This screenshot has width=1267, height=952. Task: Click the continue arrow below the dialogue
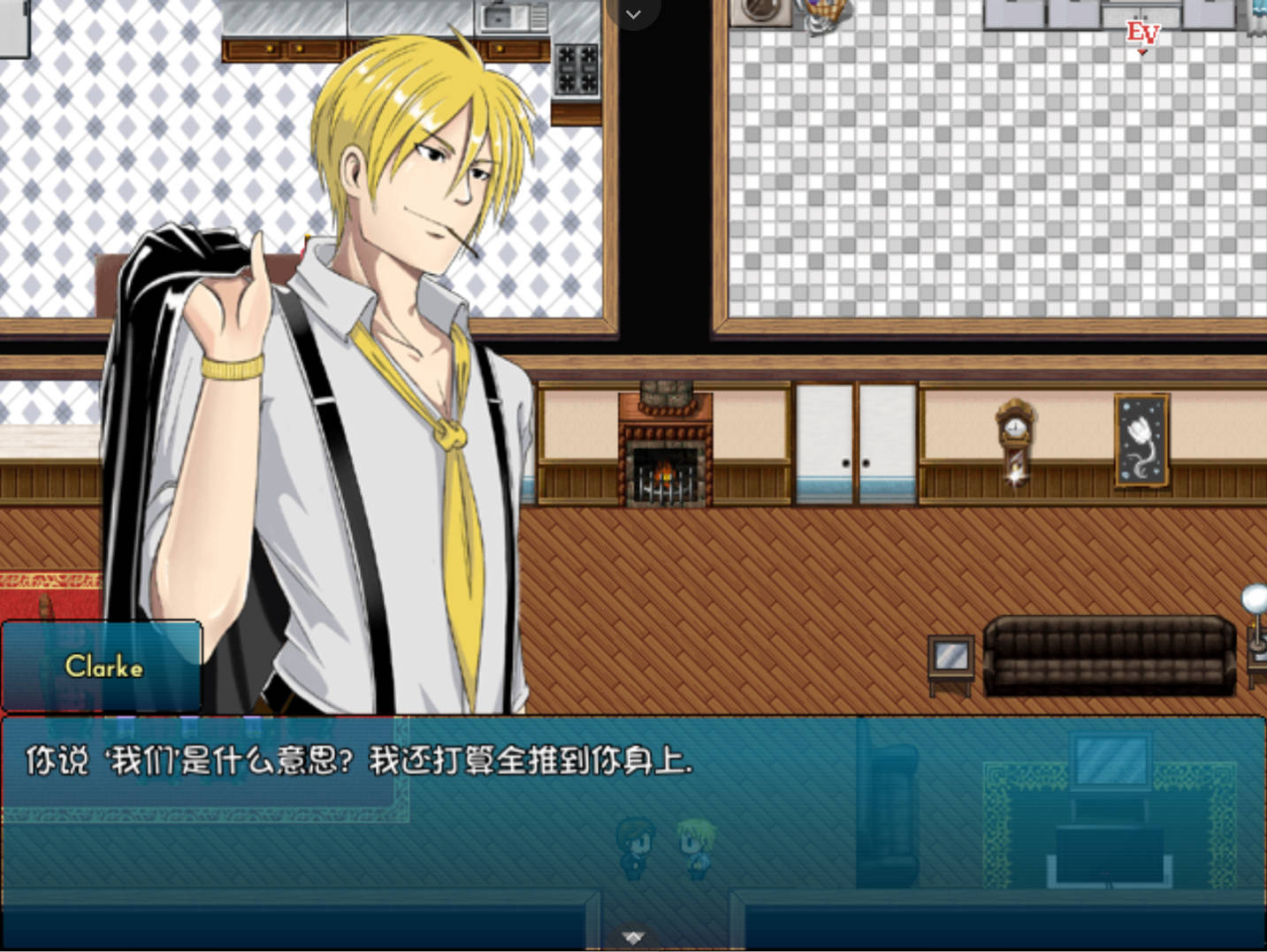633,937
